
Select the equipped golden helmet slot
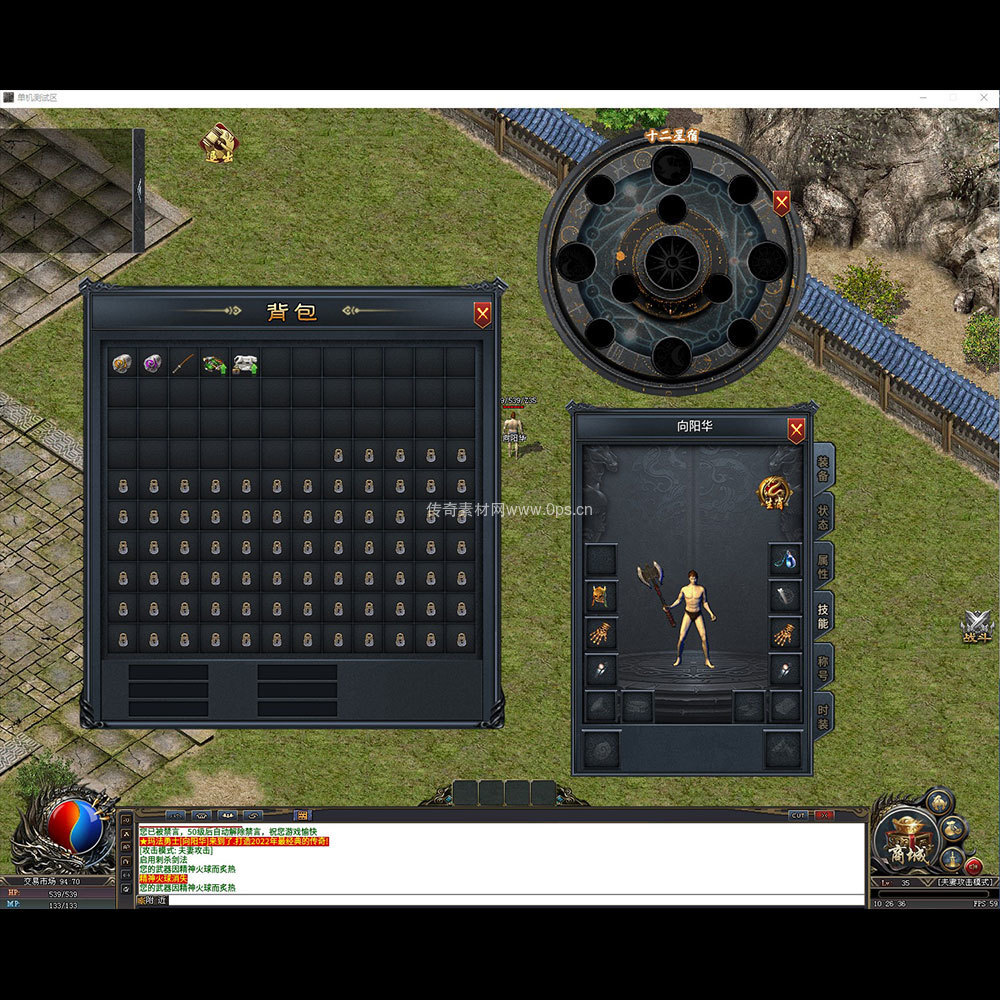point(601,596)
